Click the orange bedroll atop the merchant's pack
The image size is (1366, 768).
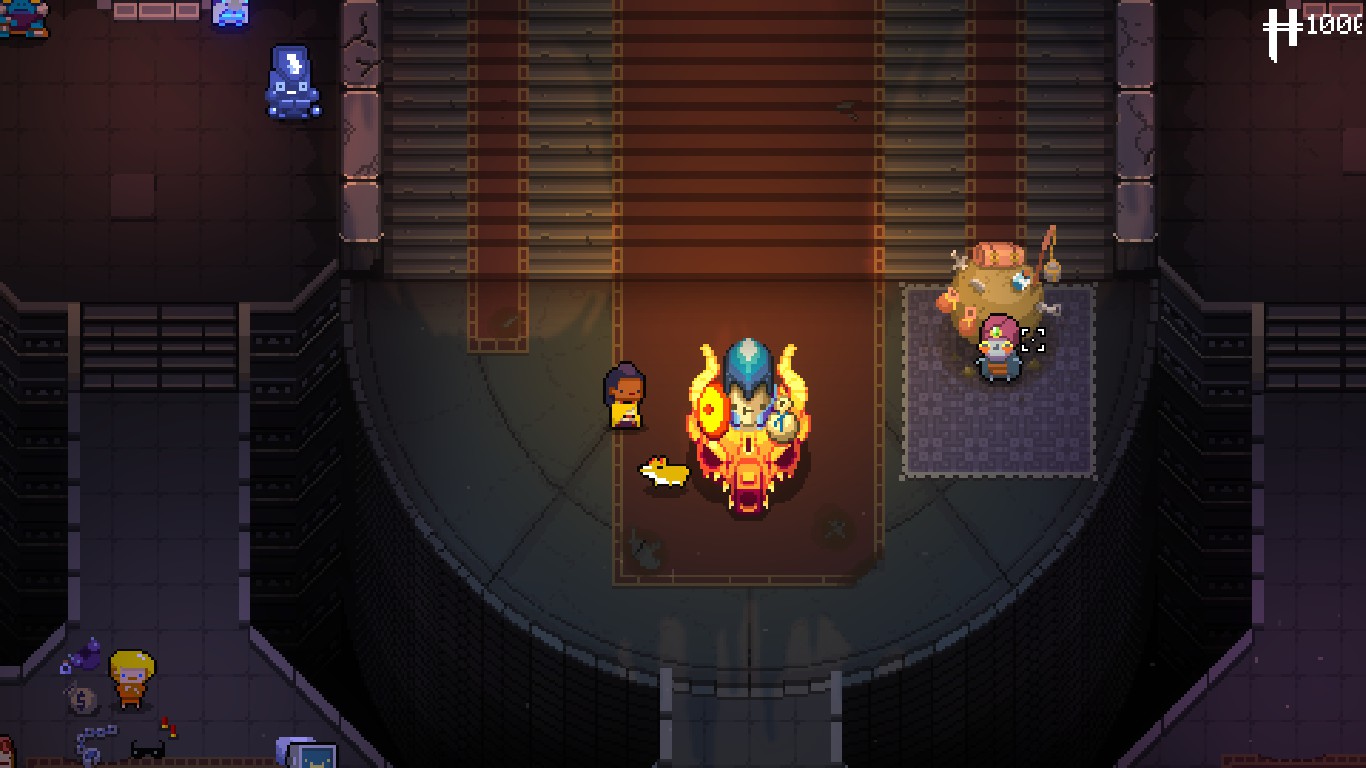(1000, 254)
